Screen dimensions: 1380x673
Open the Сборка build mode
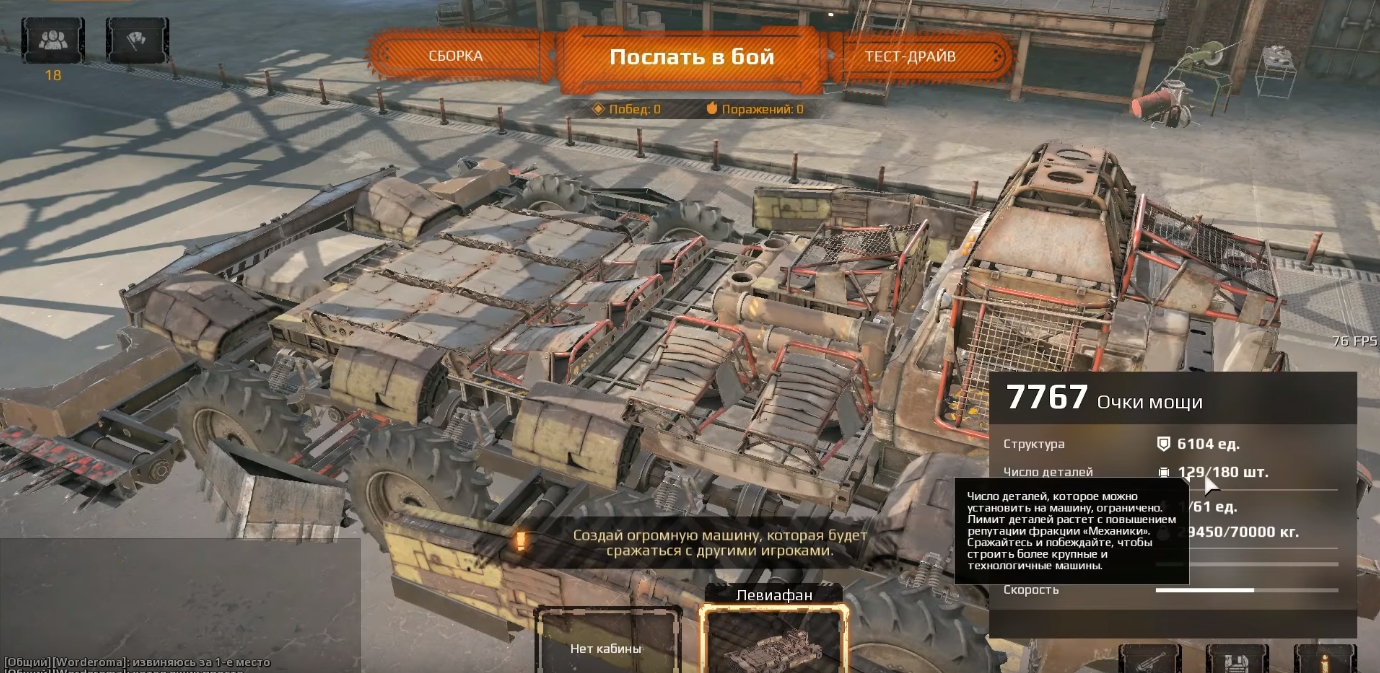click(456, 56)
